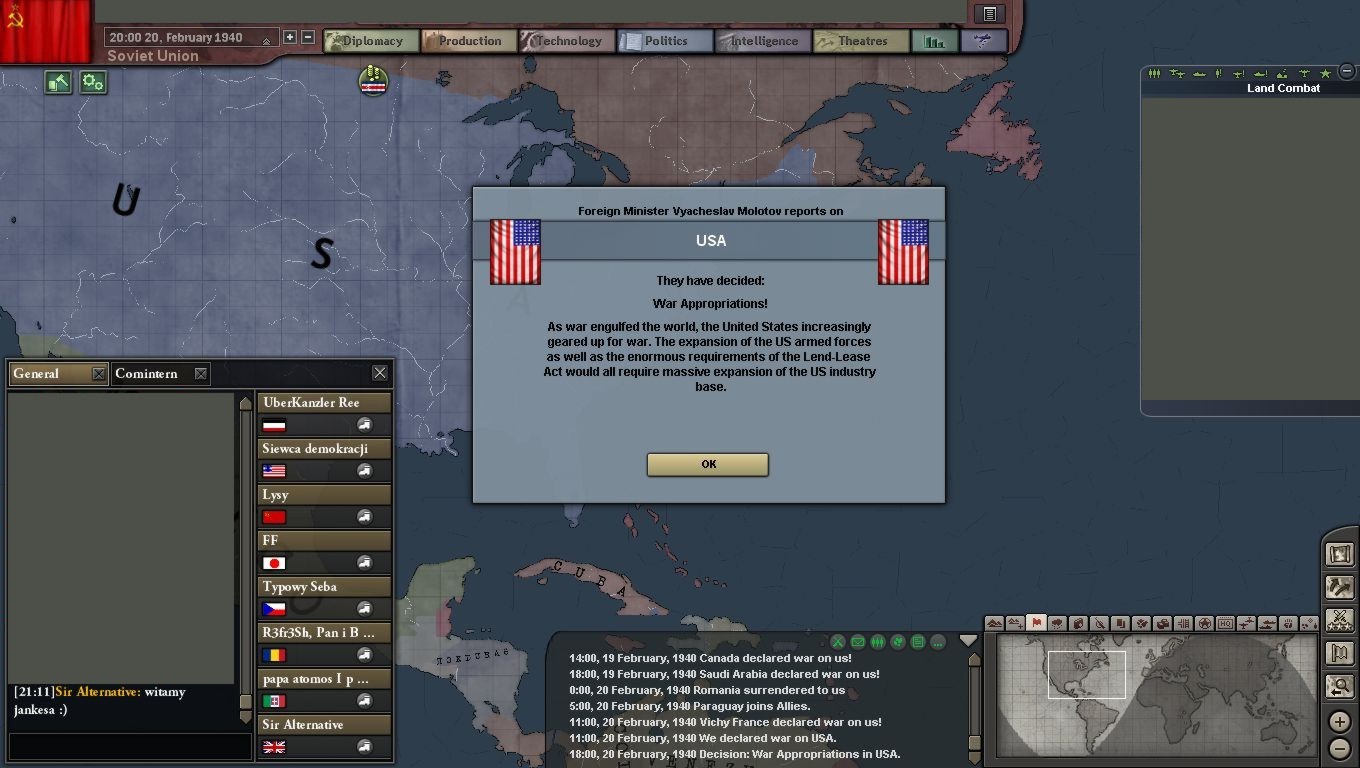The image size is (1360, 768).
Task: Select the Comintern chat tab
Action: [147, 374]
